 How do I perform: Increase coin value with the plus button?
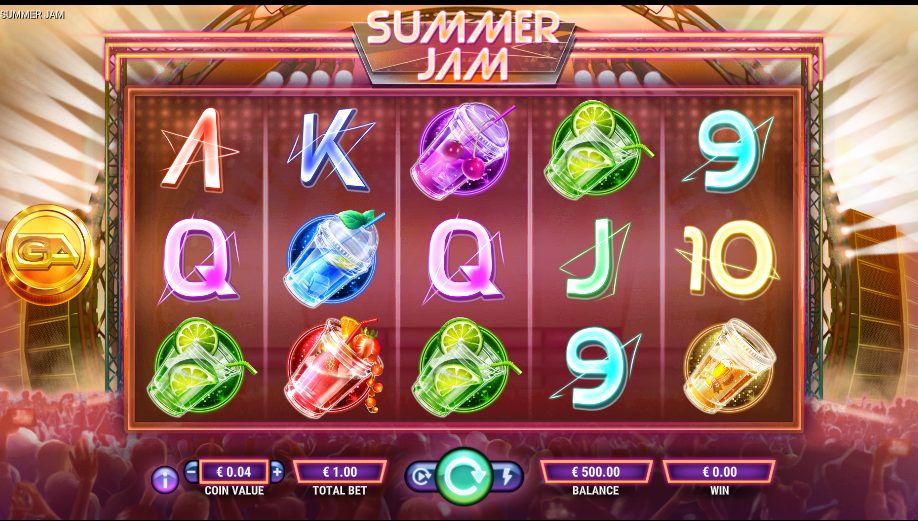tap(277, 471)
